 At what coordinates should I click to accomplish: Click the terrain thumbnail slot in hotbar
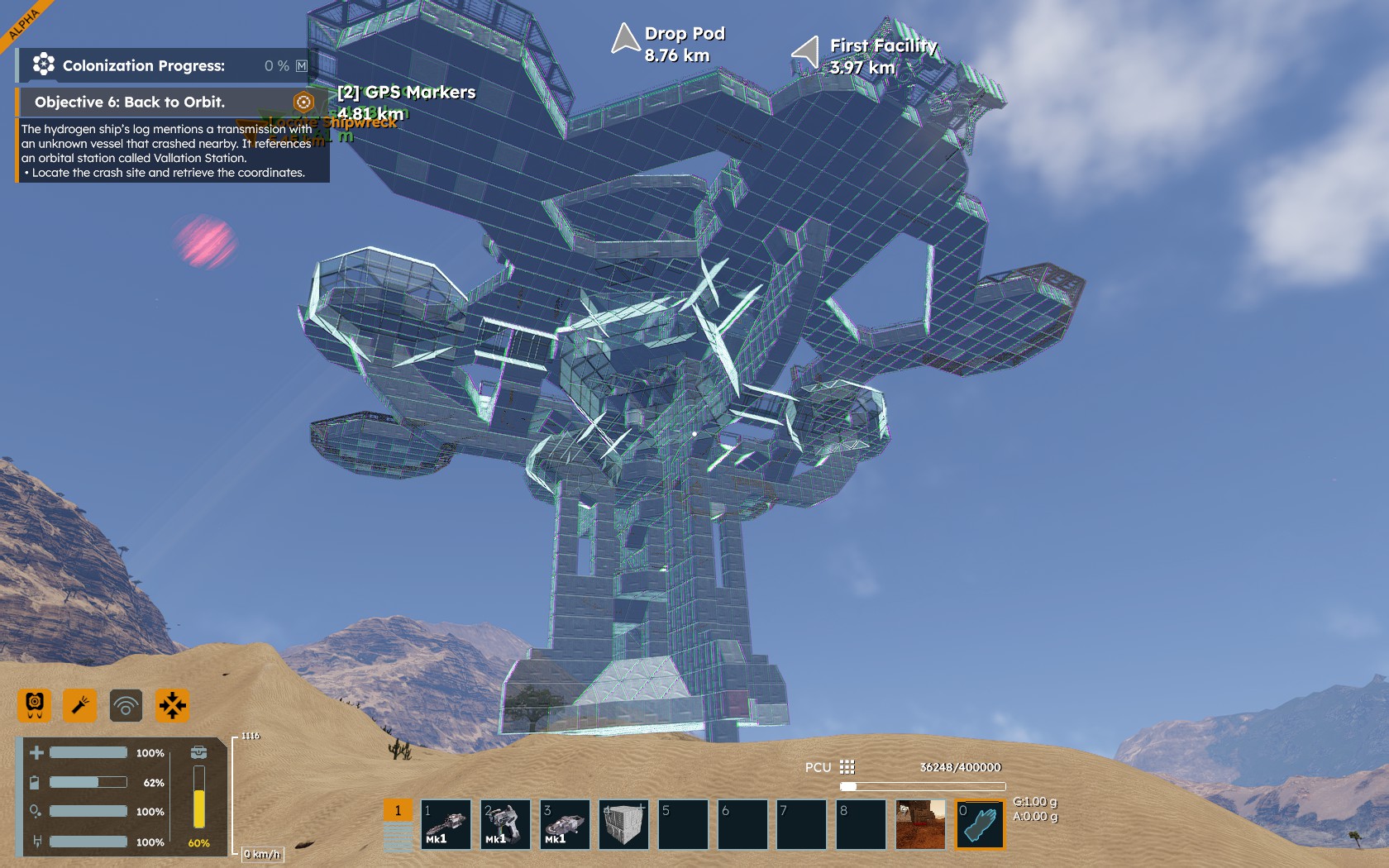[920, 824]
